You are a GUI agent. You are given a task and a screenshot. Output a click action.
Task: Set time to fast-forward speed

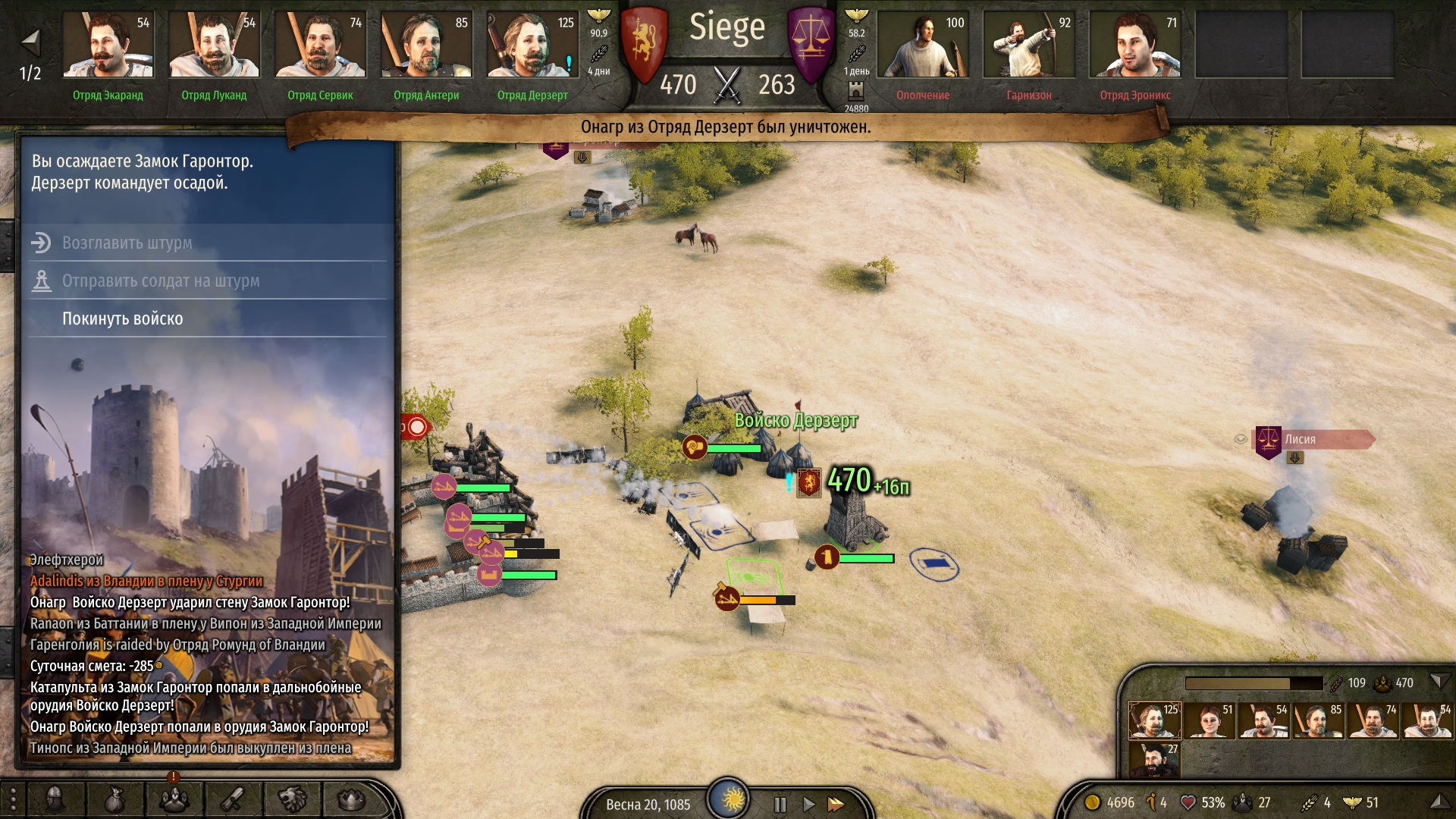[836, 804]
